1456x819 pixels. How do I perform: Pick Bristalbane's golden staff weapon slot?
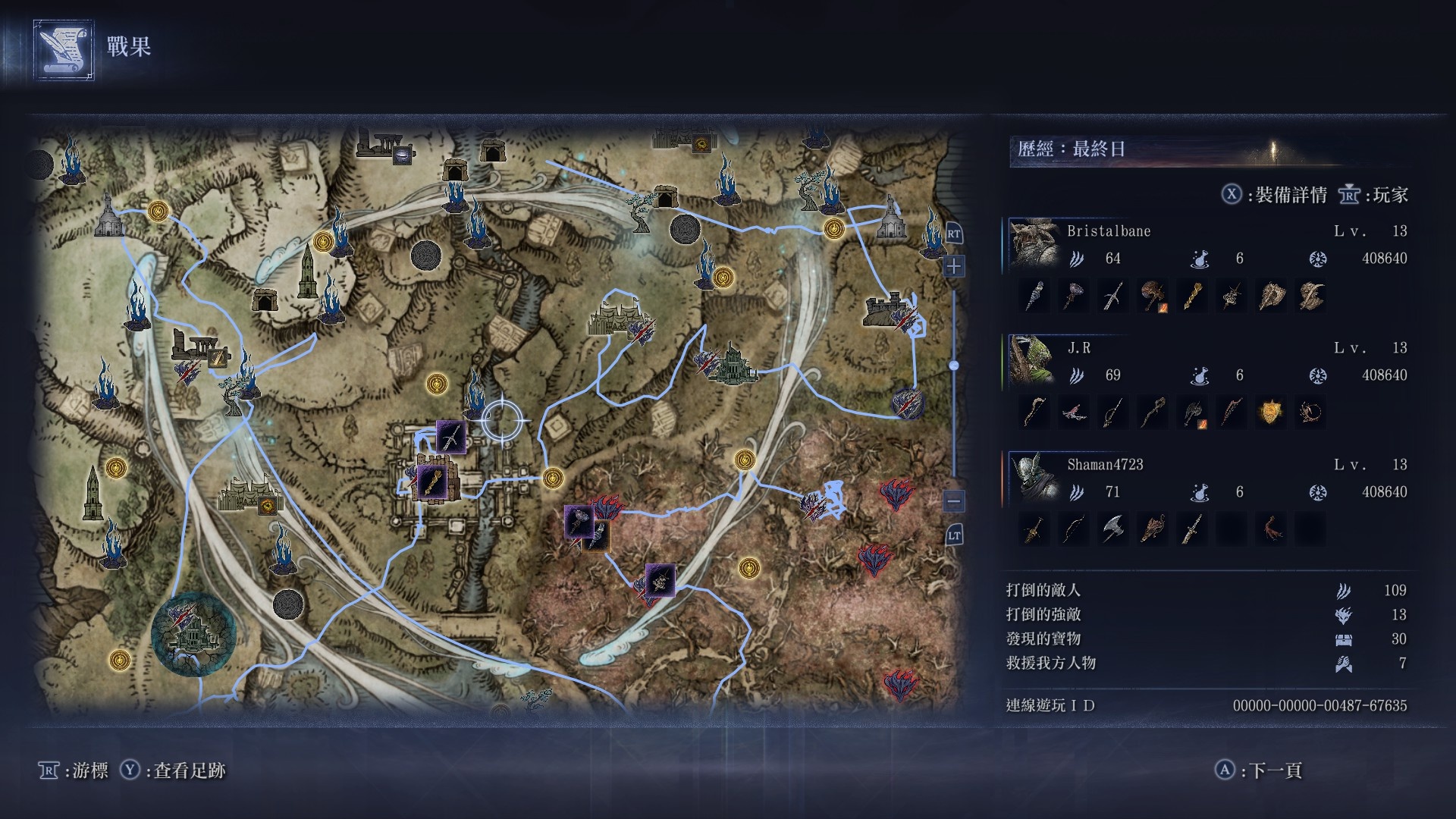1191,296
